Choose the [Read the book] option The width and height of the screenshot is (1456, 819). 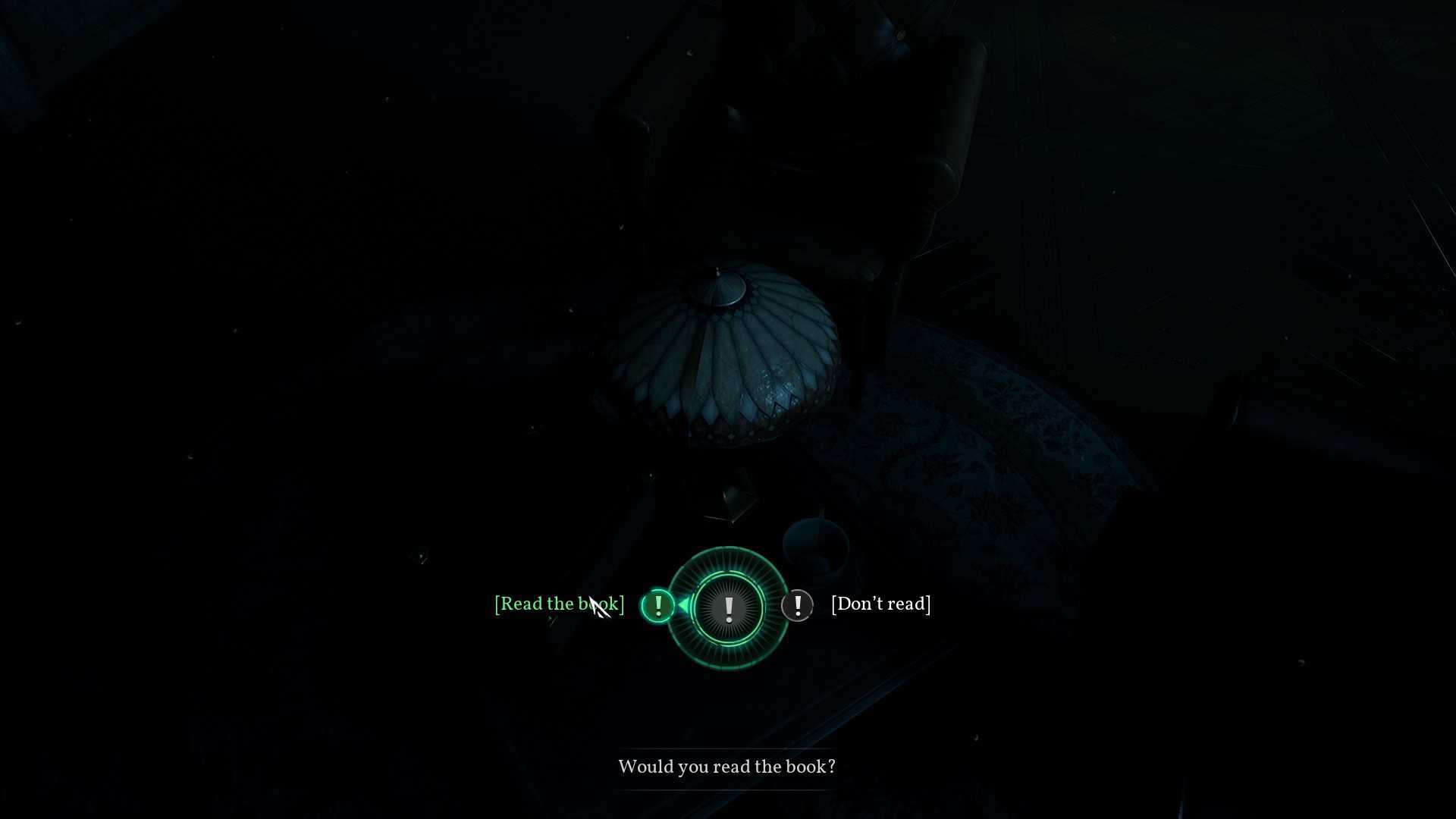coord(559,604)
